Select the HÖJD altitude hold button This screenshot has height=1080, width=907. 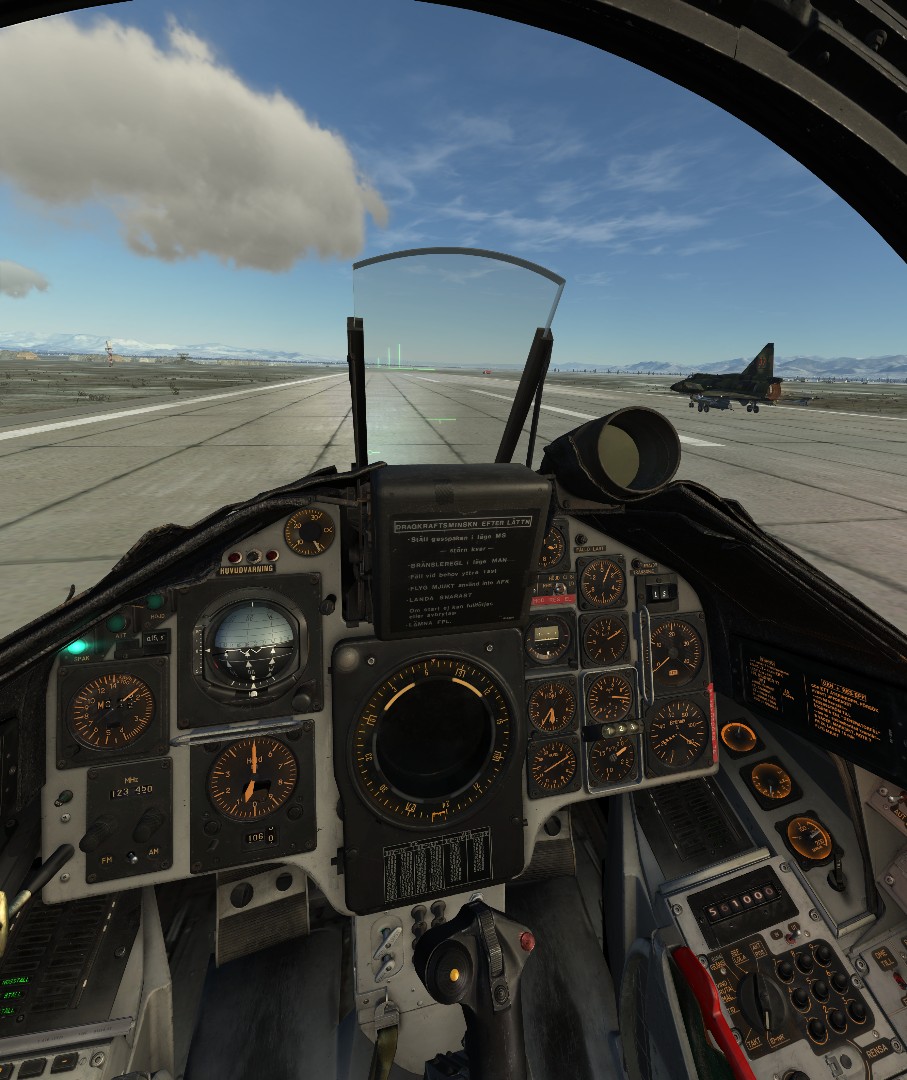pos(155,601)
